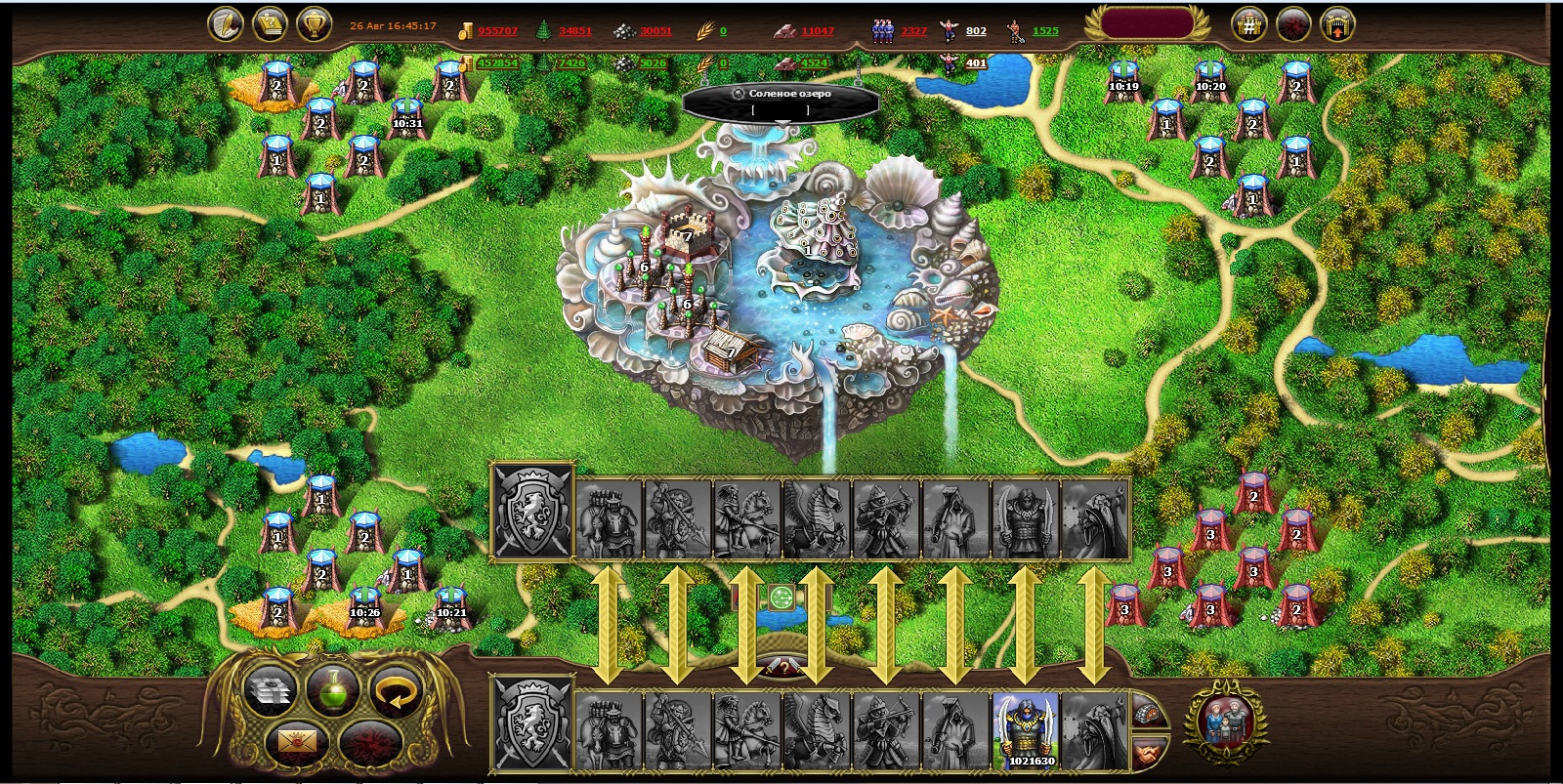The image size is (1563, 784).
Task: Click the castle gate with orange arrow
Action: coord(1337,24)
